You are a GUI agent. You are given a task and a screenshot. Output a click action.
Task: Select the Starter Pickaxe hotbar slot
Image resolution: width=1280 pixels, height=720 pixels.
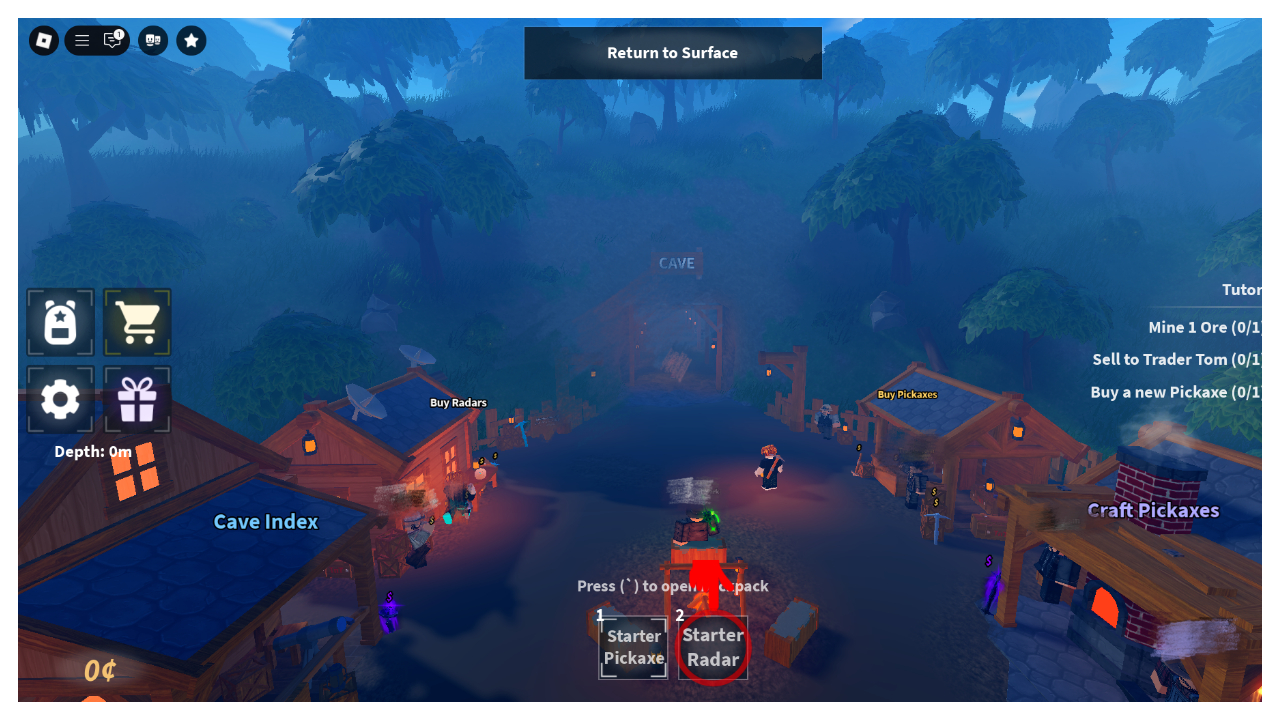click(x=632, y=647)
